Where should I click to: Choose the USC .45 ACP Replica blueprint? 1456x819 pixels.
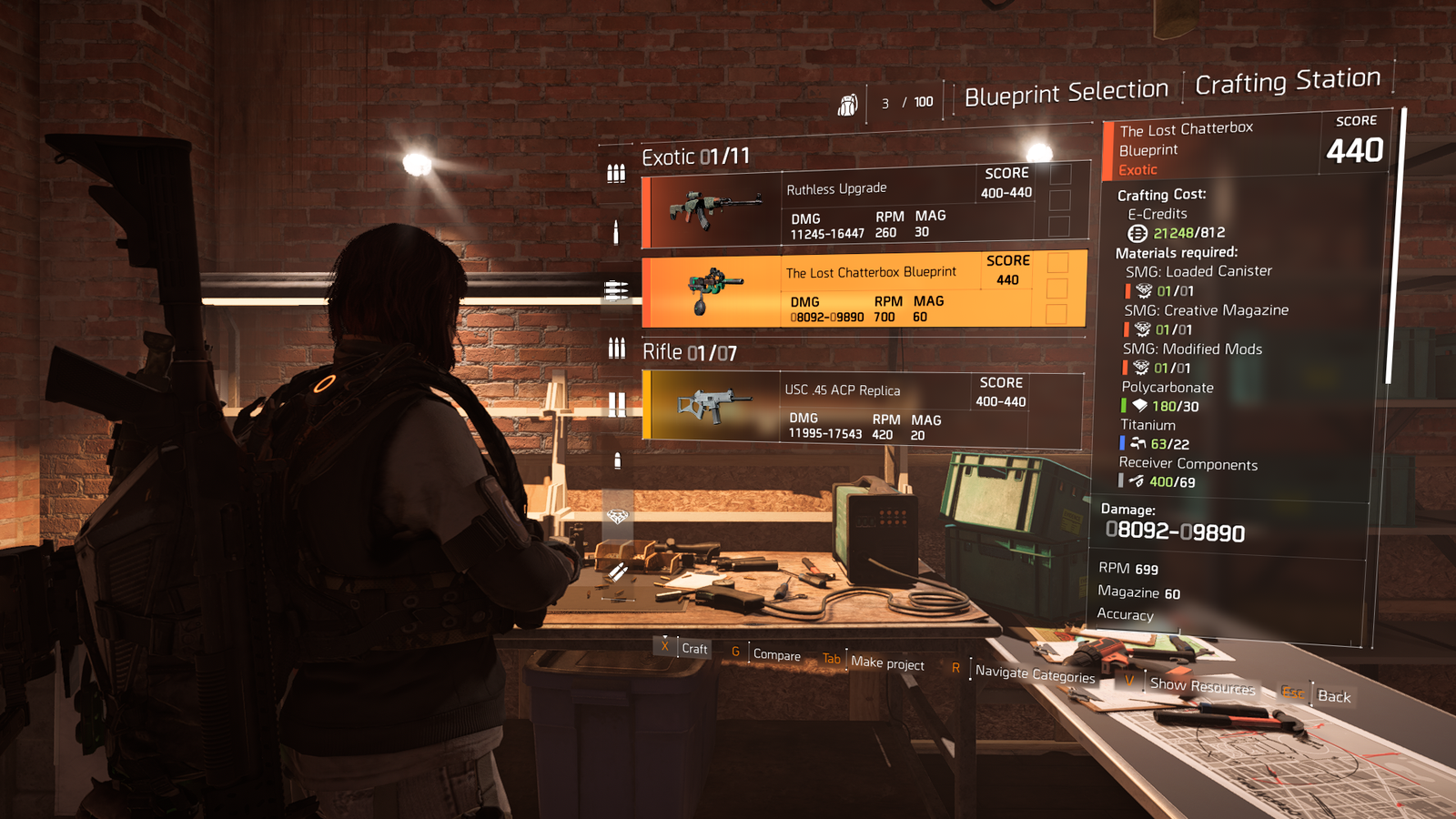(x=863, y=408)
